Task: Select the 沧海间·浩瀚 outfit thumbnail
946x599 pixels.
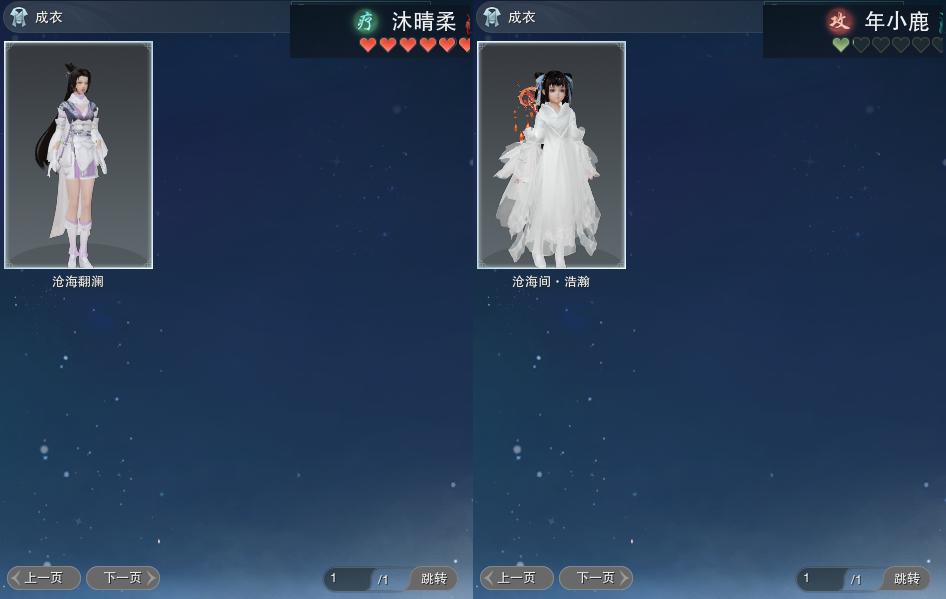Action: 551,155
